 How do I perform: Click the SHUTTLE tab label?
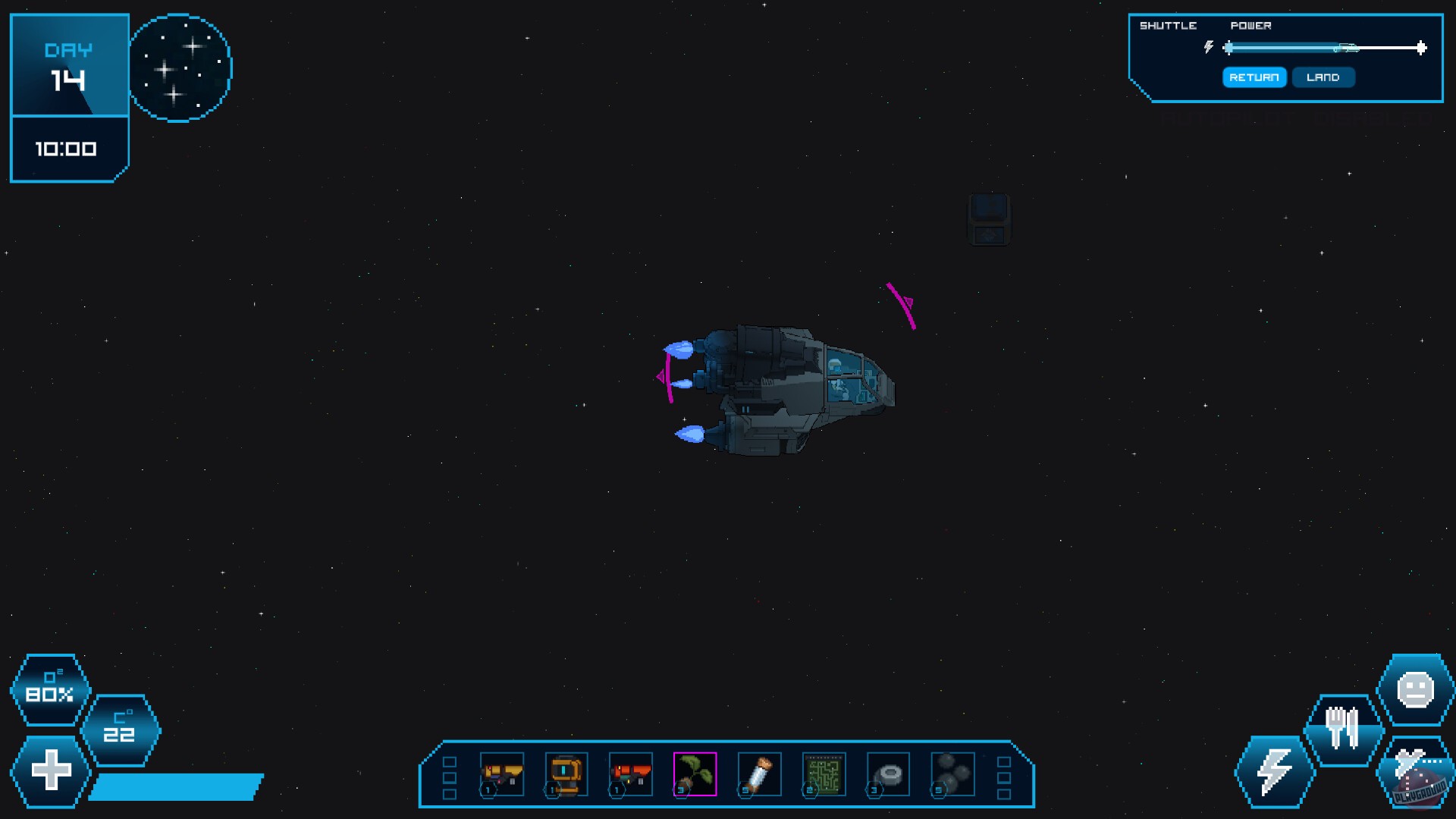[x=1168, y=25]
